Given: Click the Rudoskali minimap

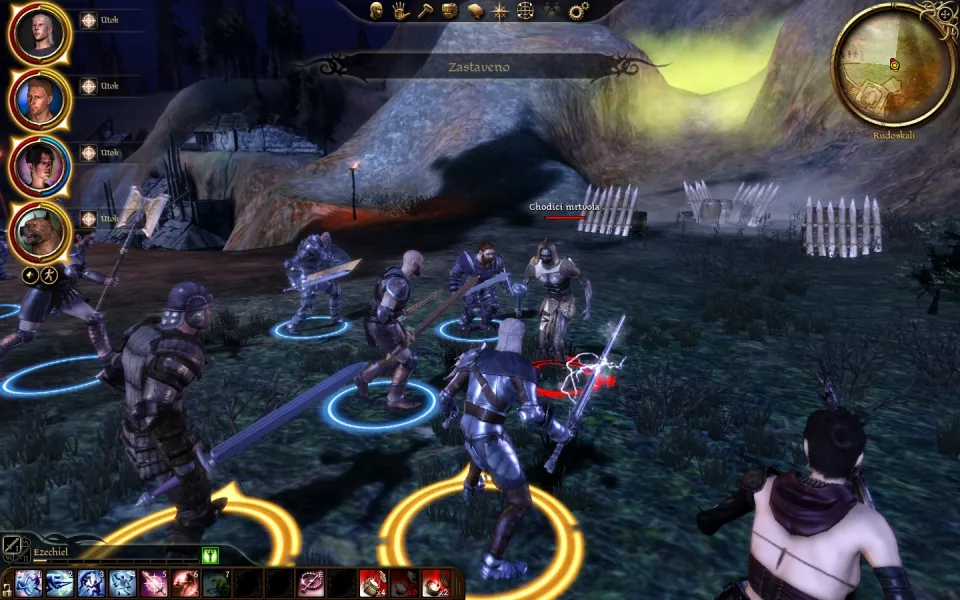Looking at the screenshot, I should pos(893,65).
